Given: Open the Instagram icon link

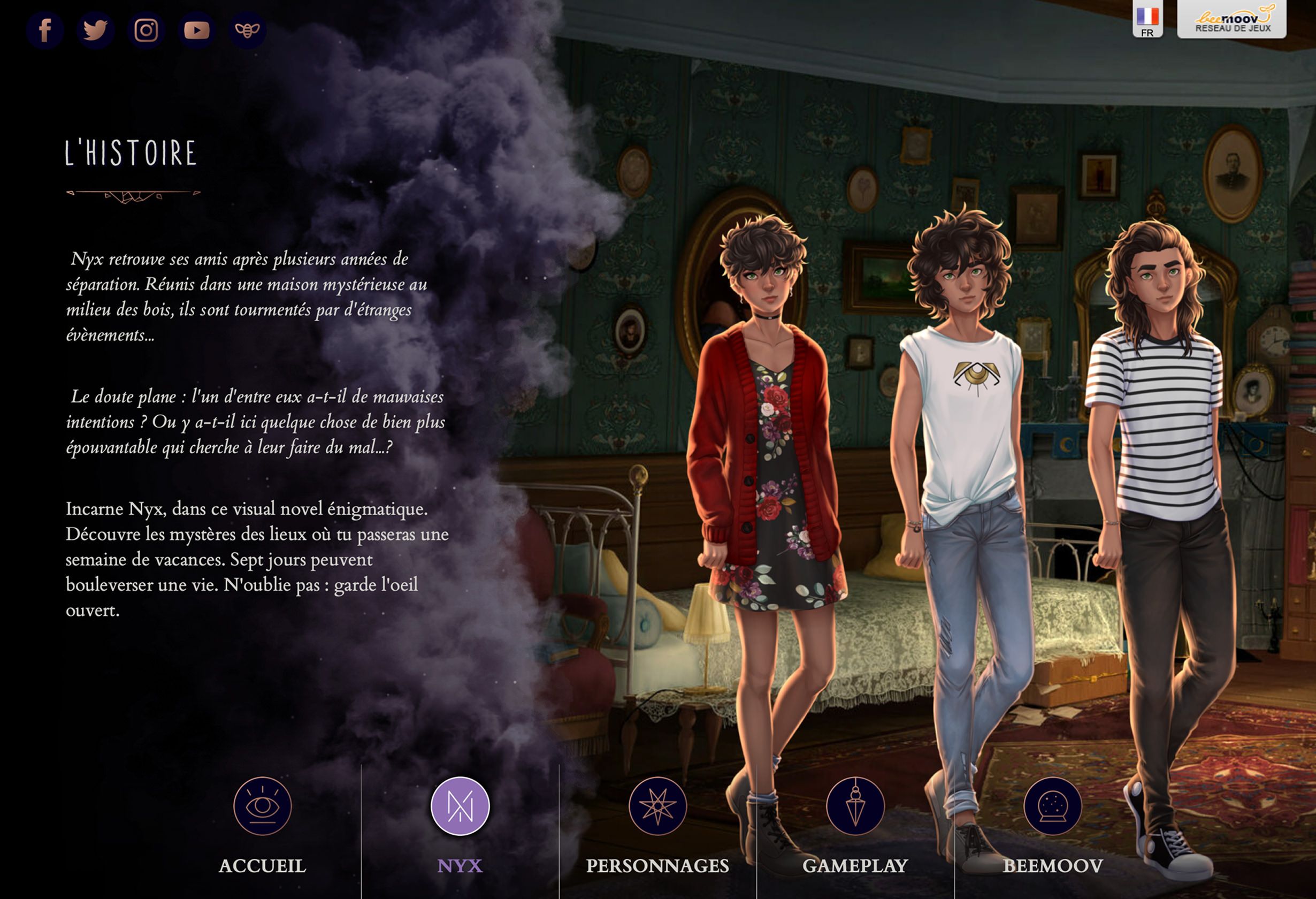Looking at the screenshot, I should coord(146,30).
